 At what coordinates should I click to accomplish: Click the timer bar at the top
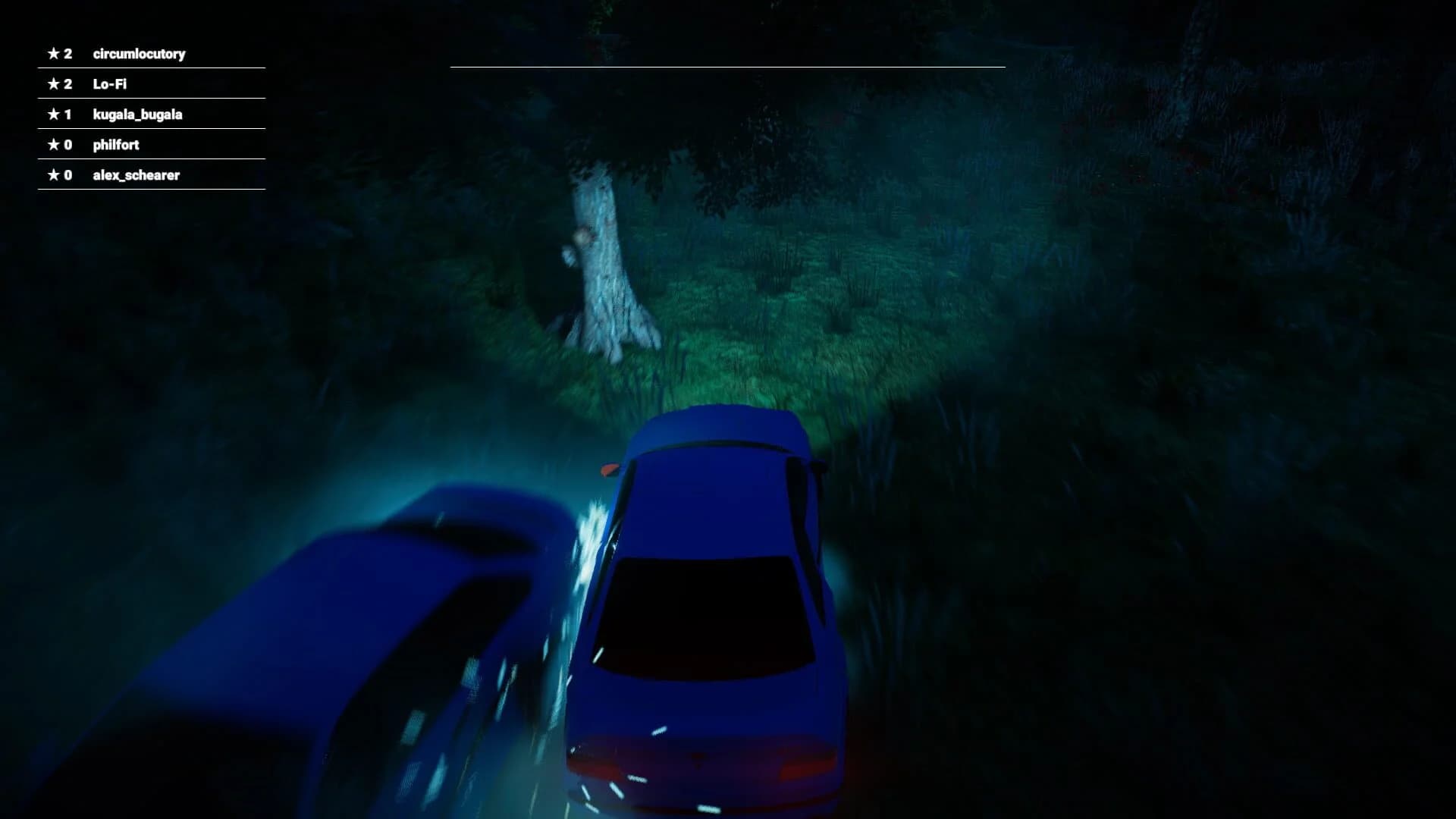(x=728, y=67)
